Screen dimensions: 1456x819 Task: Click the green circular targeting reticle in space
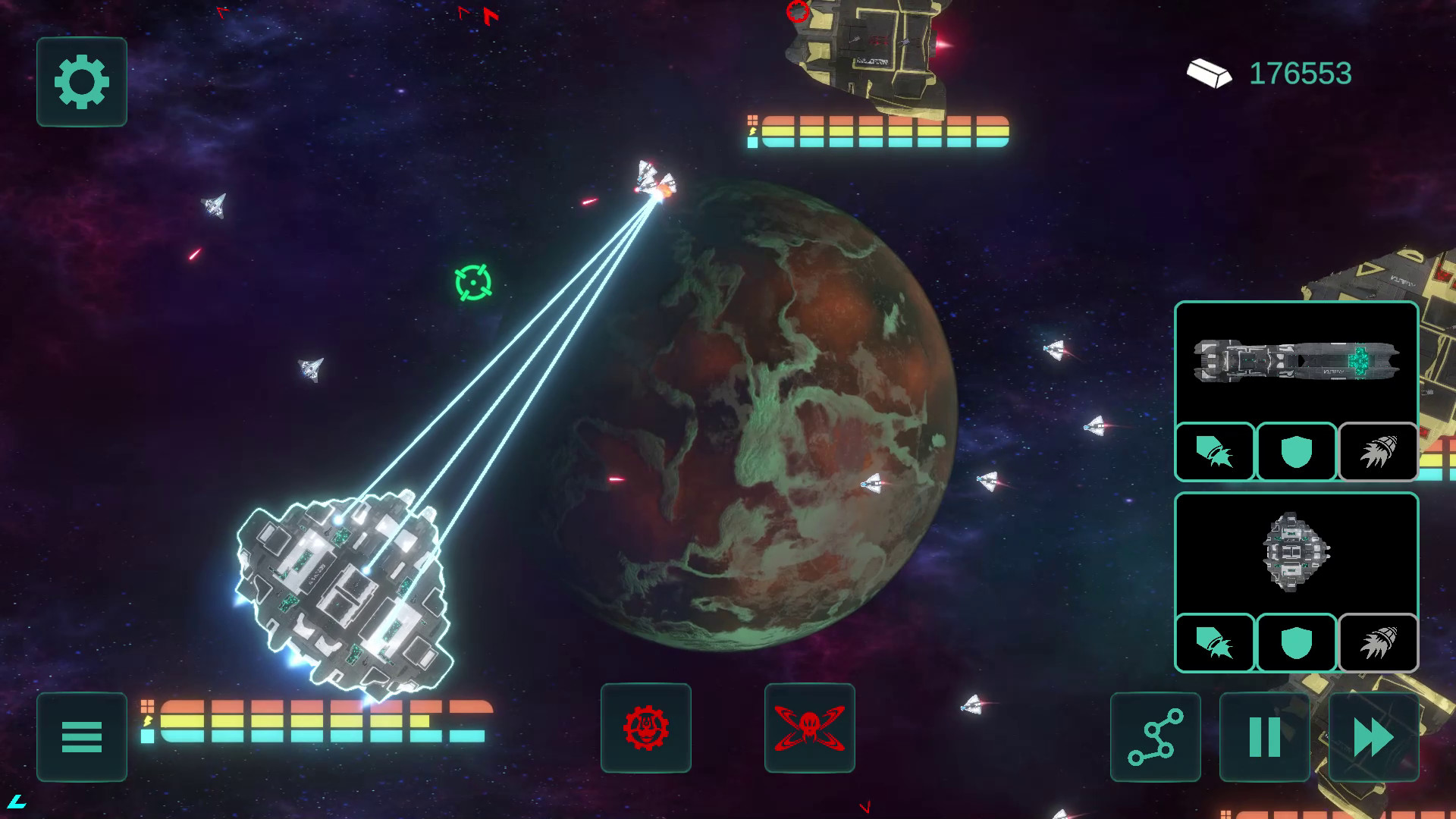tap(472, 282)
